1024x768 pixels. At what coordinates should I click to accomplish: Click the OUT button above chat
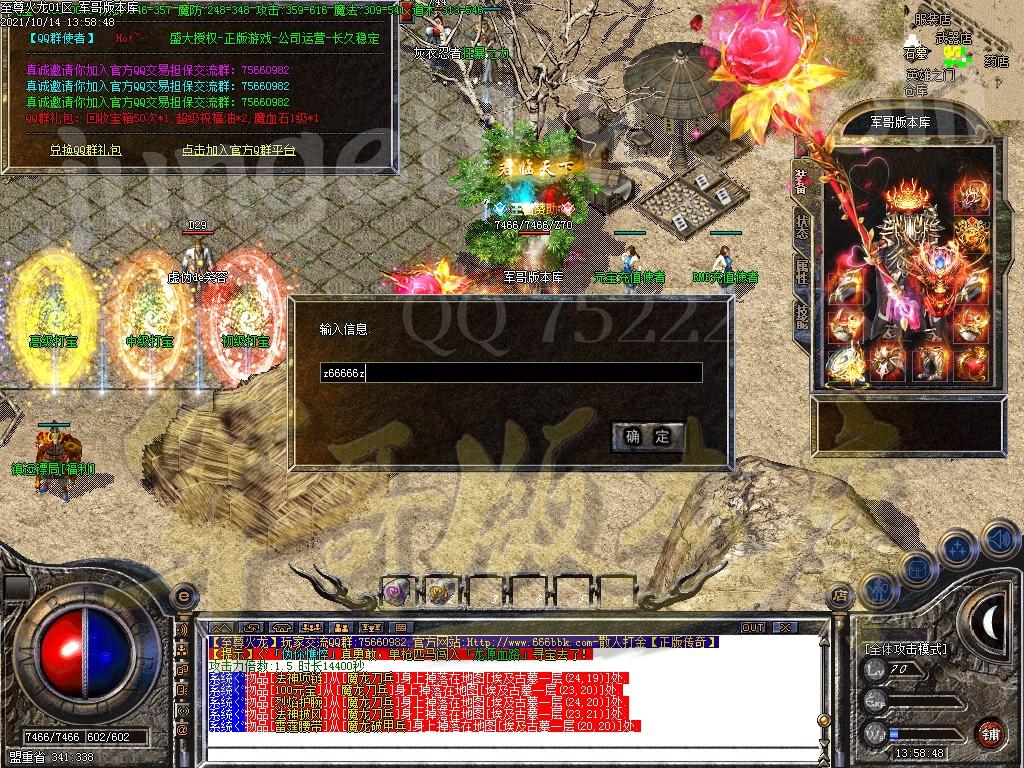pos(752,627)
